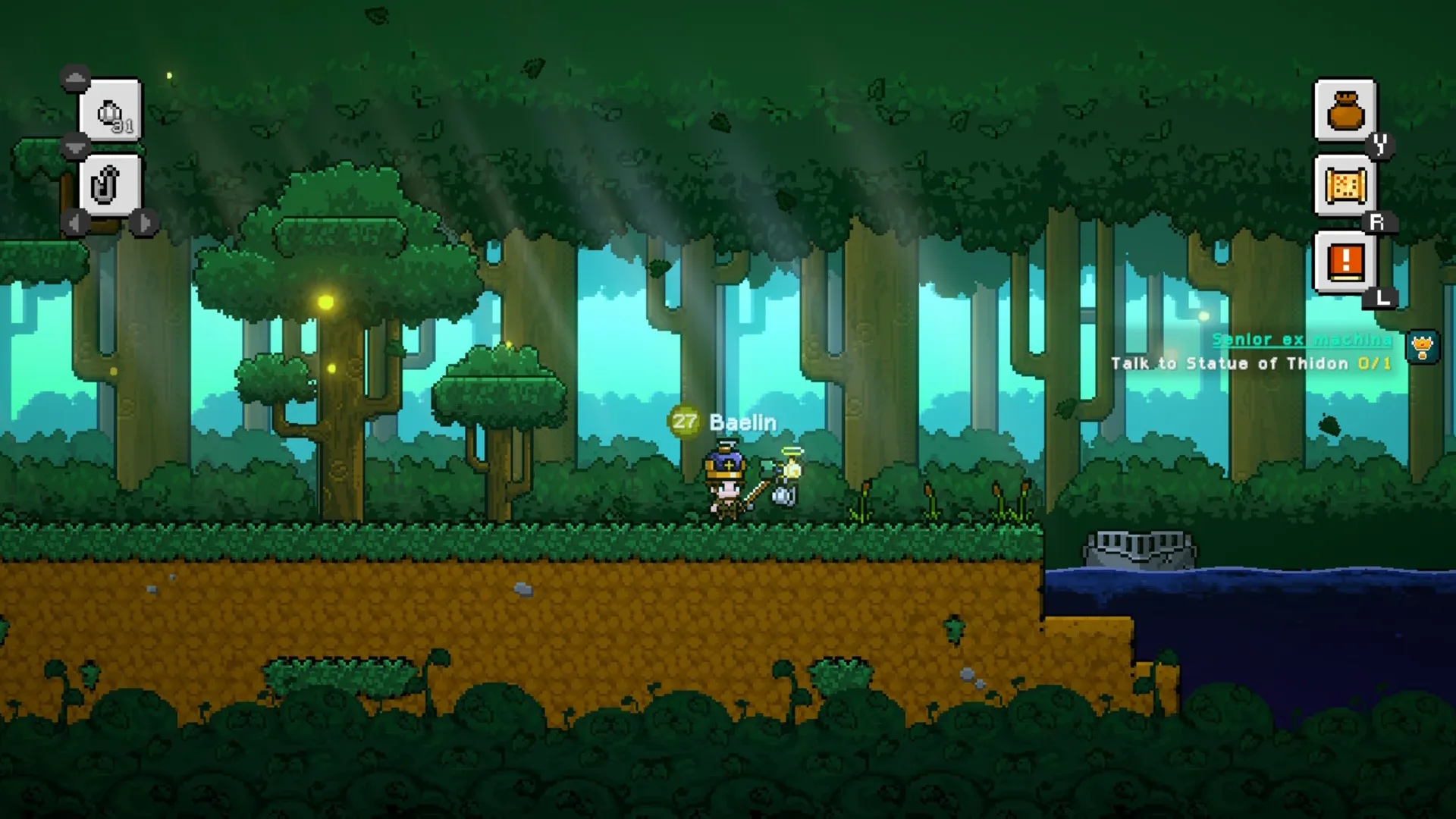Image resolution: width=1456 pixels, height=819 pixels.
Task: Click the down arrow between the quick slots
Action: 74,146
